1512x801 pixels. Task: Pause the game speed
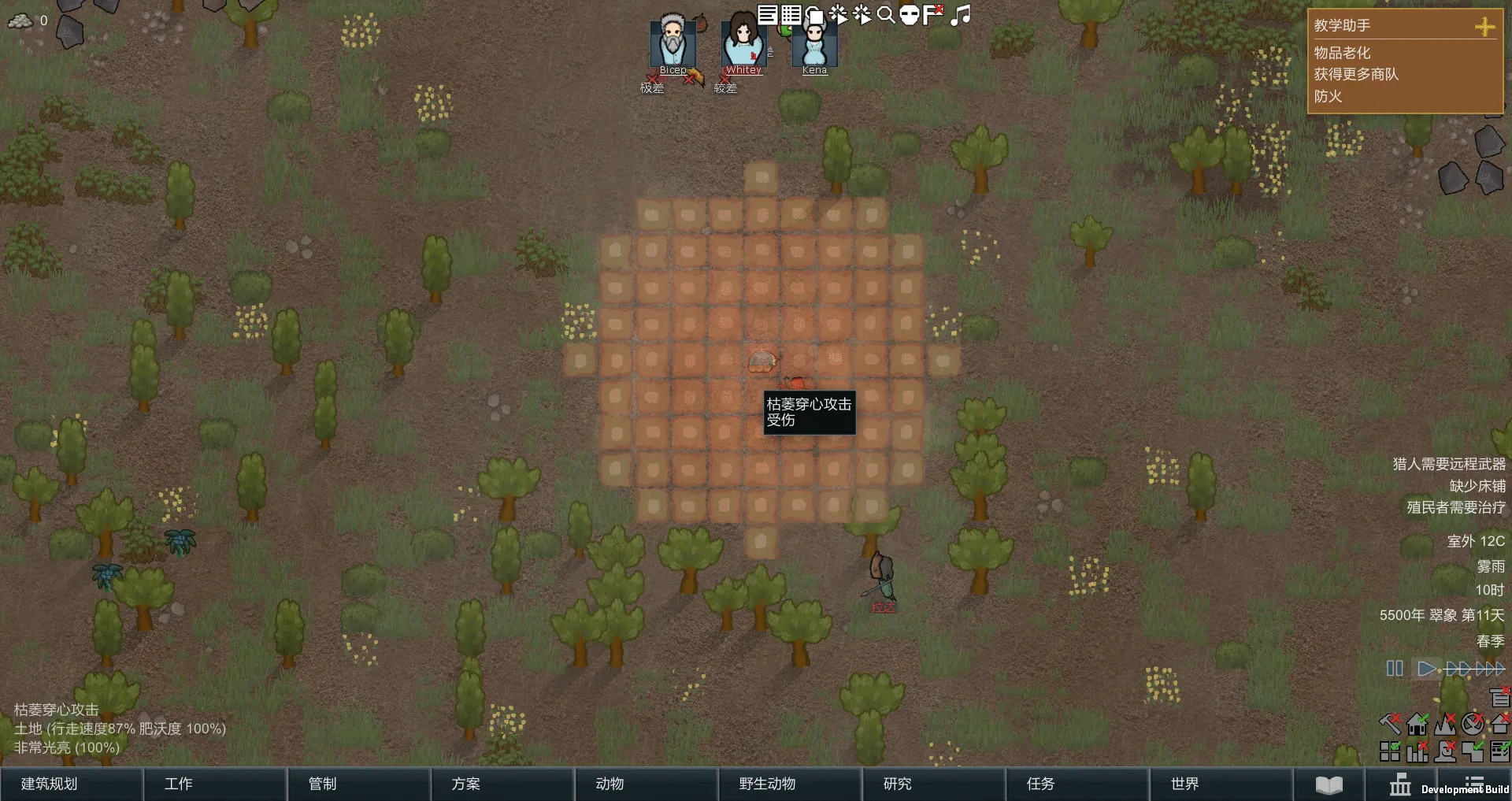(x=1395, y=669)
